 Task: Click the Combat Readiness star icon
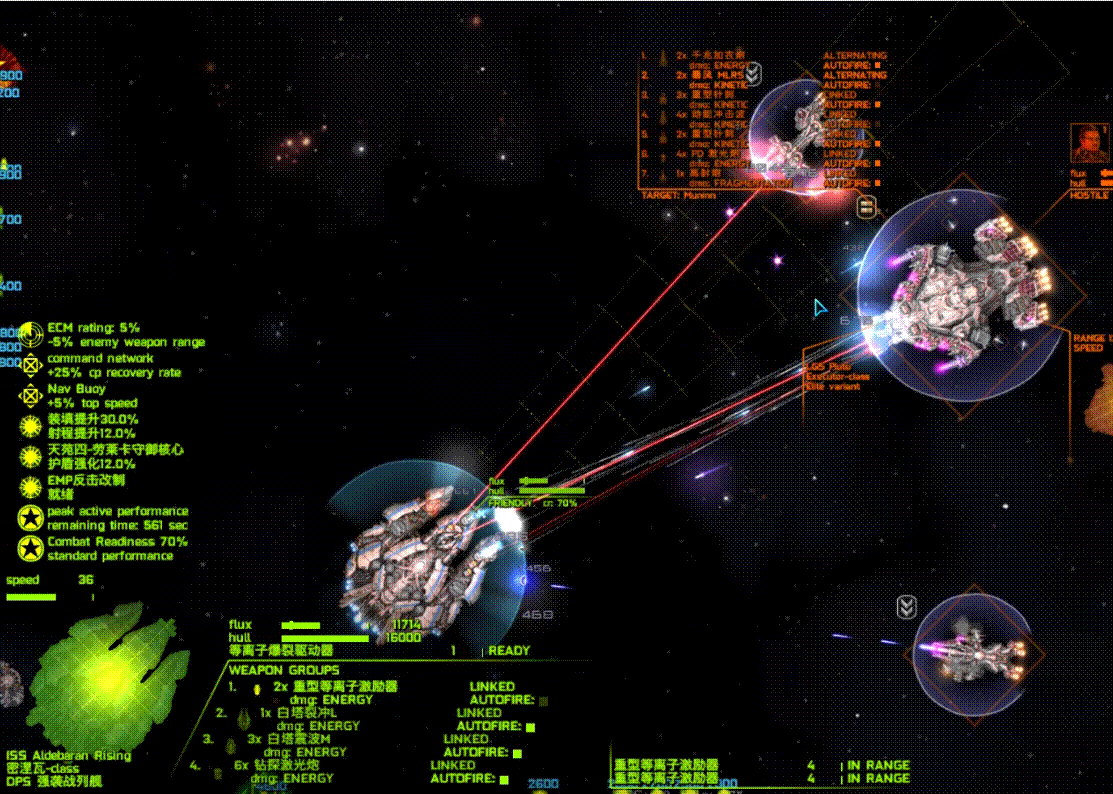point(32,548)
